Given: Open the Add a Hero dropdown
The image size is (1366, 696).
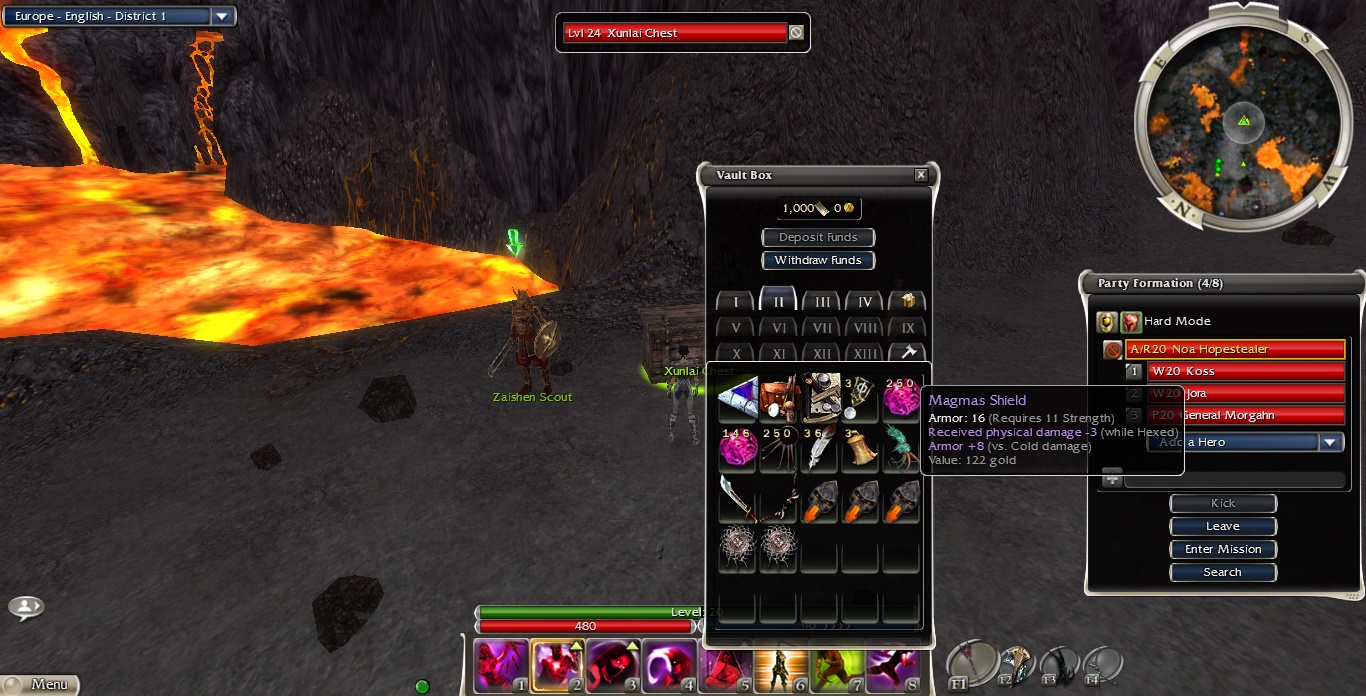Looking at the screenshot, I should (1329, 443).
